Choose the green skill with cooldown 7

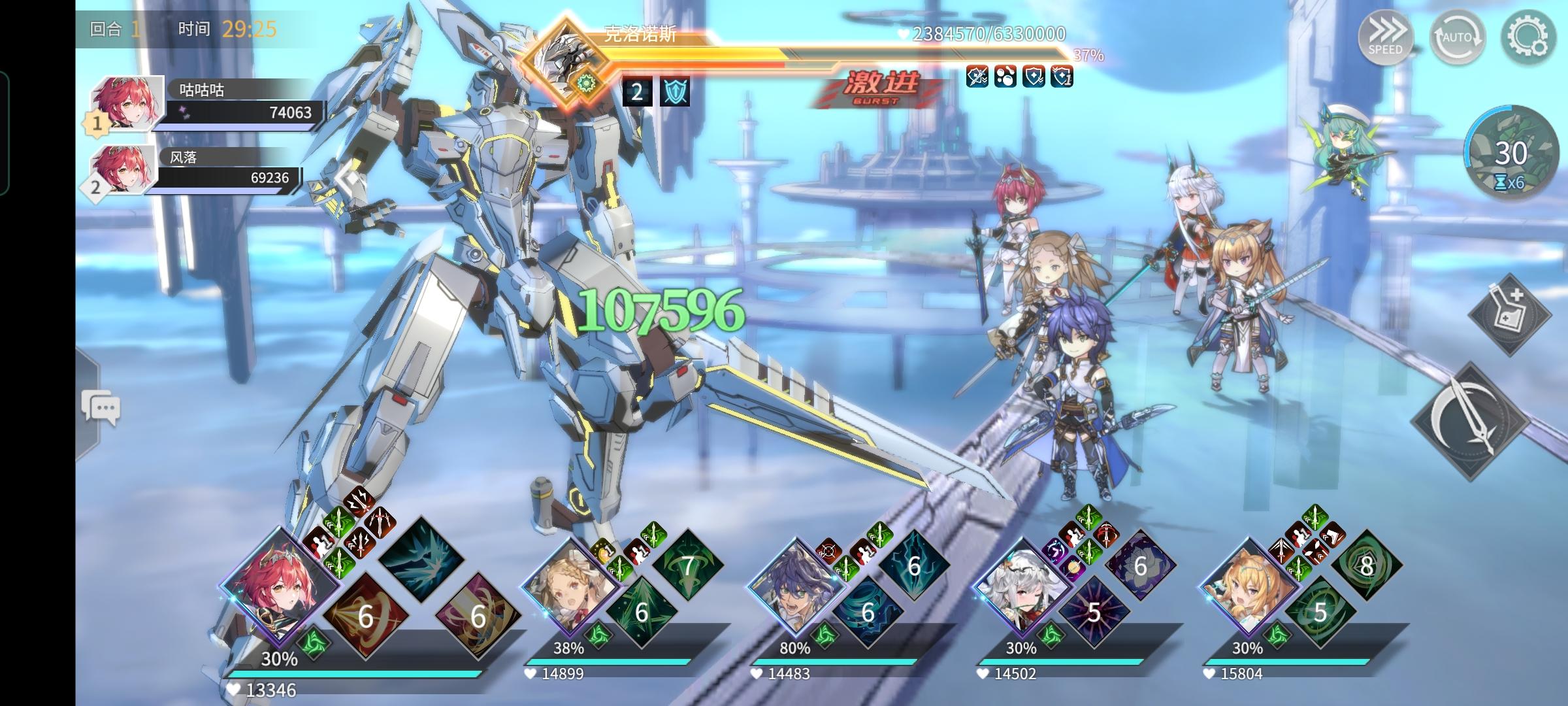tap(687, 565)
